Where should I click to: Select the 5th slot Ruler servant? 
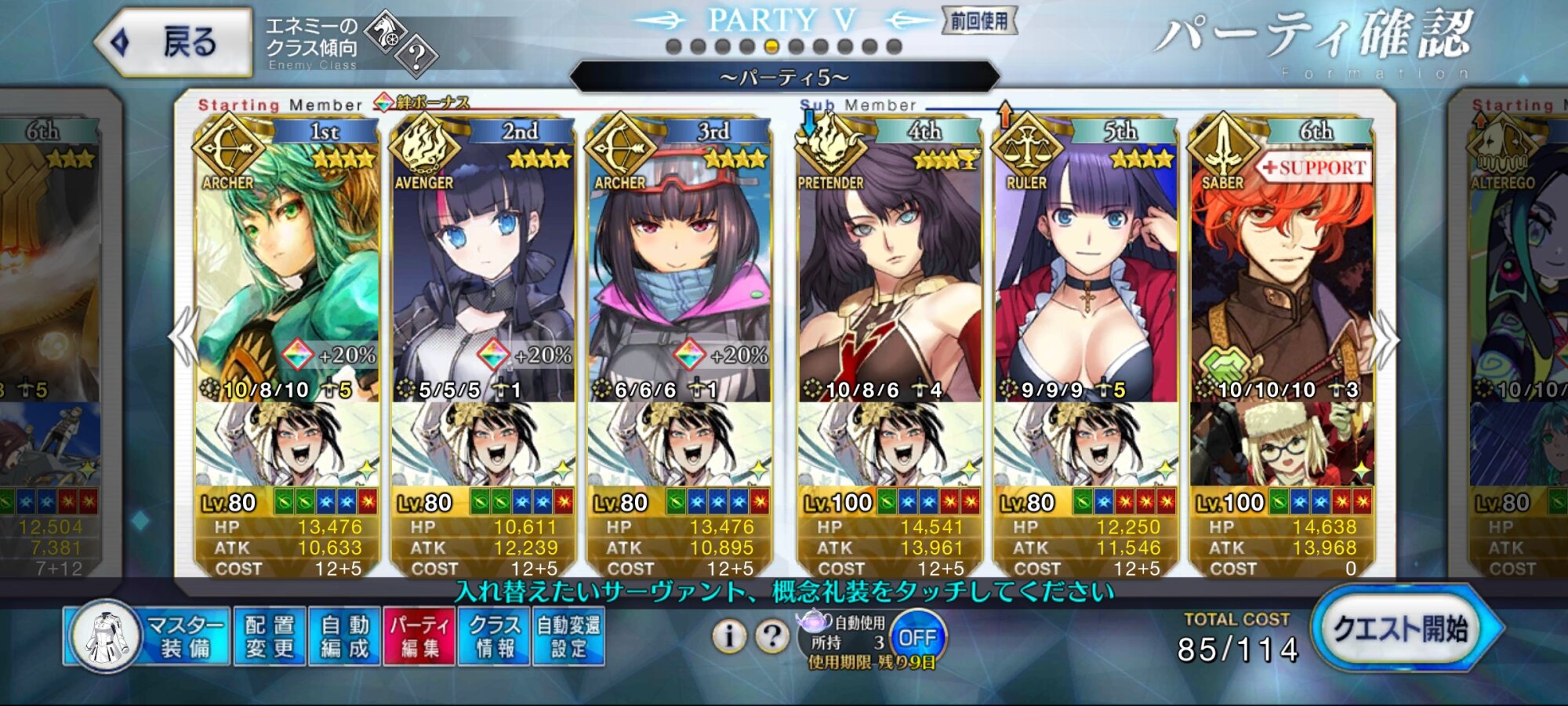[1085, 267]
